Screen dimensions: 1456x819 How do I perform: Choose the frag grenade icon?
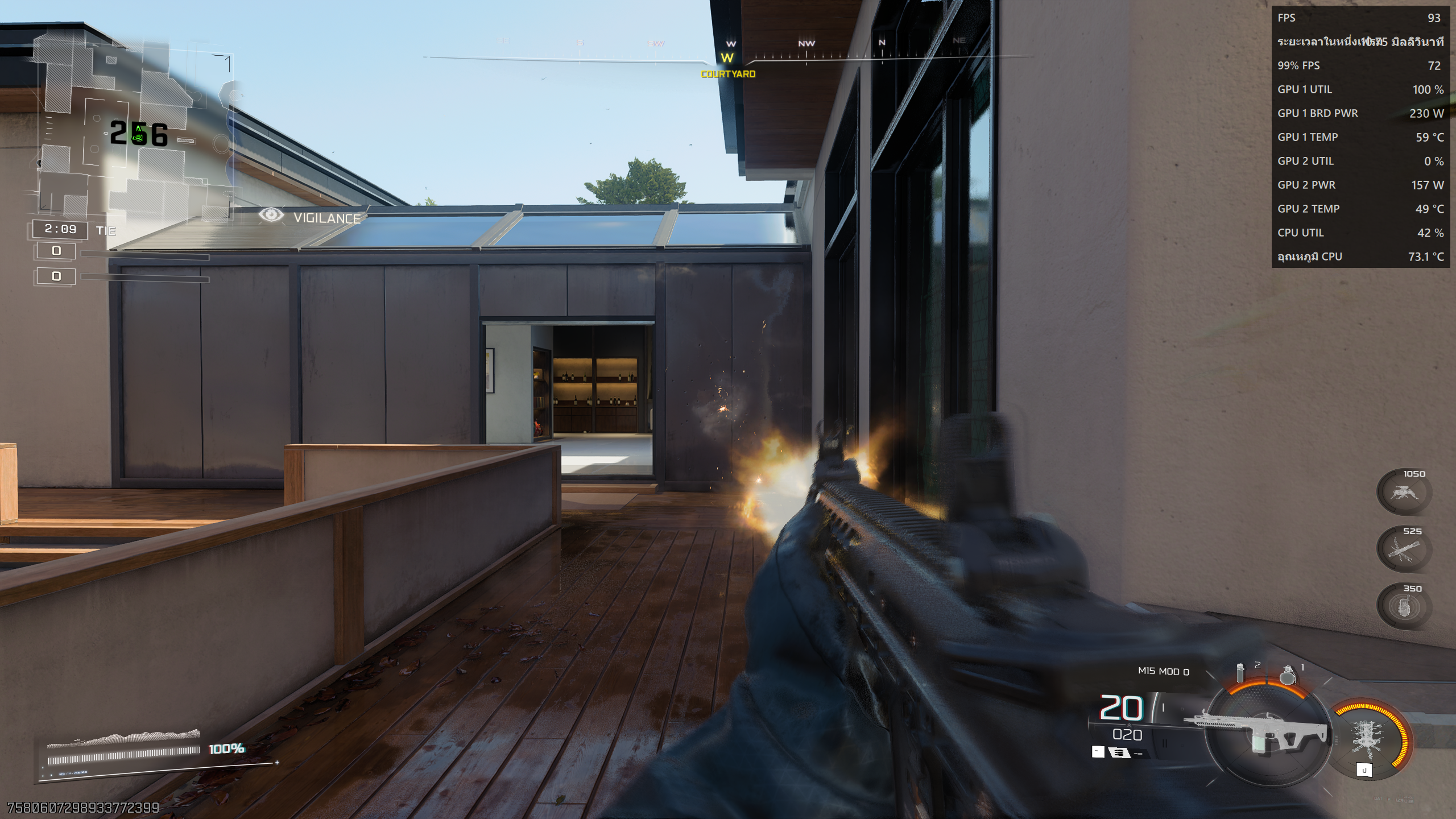click(x=1287, y=675)
